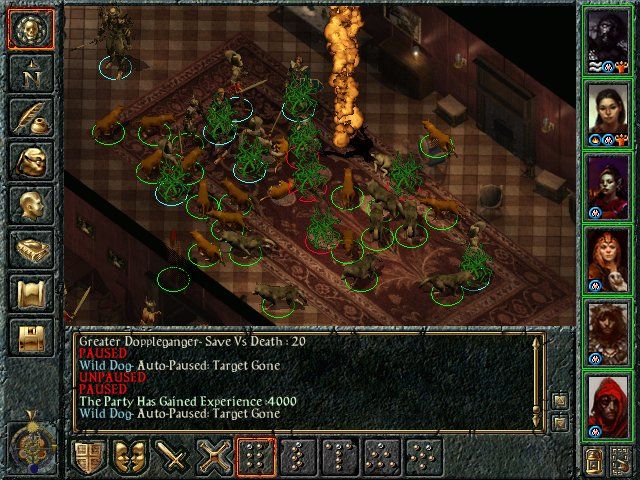The height and width of the screenshot is (480, 640).
Task: Click the dialog log's scroll-up arrow
Action: 538,342
